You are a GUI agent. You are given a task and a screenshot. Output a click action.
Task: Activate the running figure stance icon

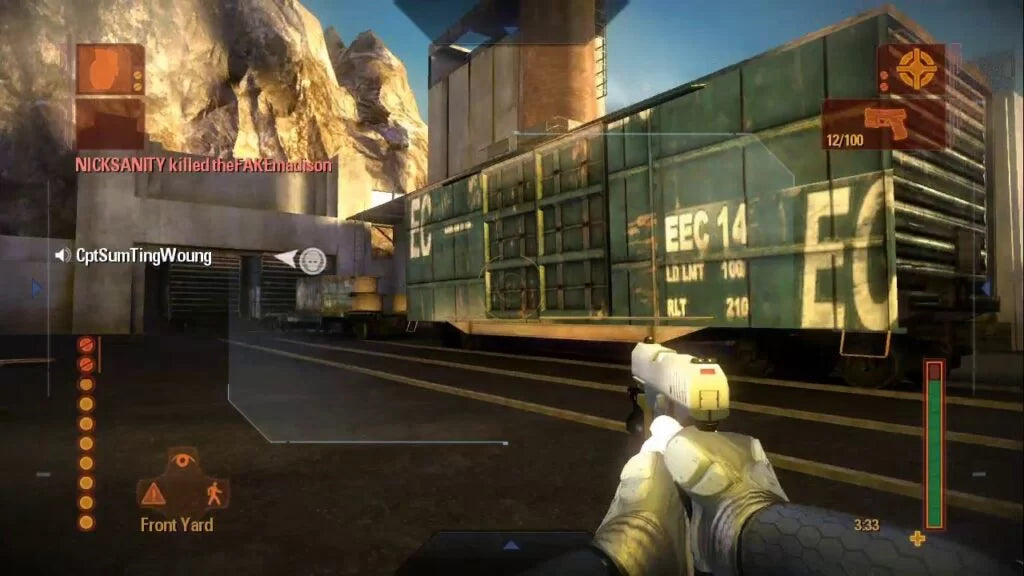pos(213,492)
